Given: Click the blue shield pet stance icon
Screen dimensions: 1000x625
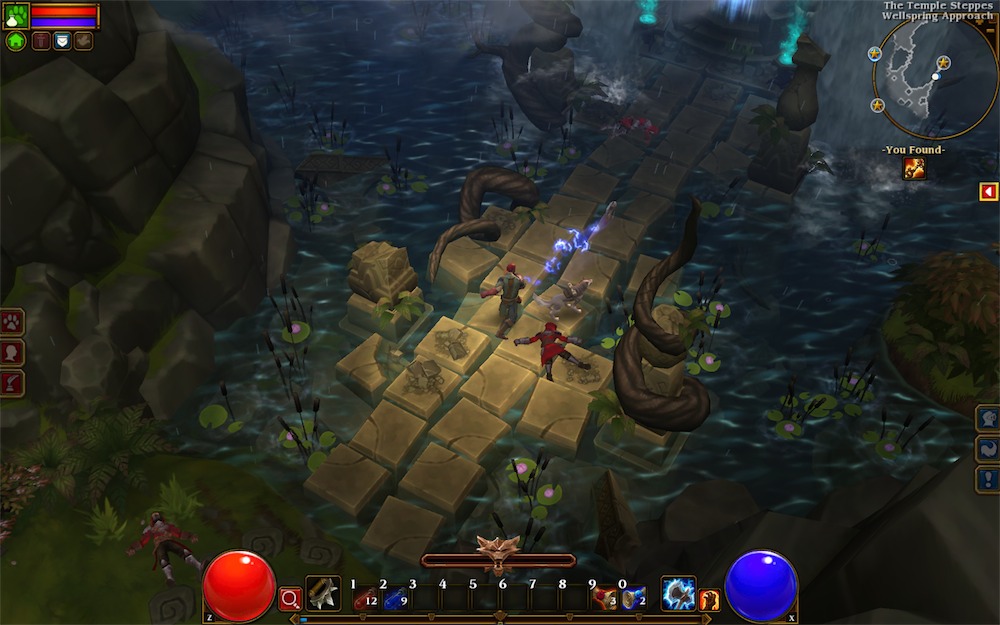Looking at the screenshot, I should 61,41.
